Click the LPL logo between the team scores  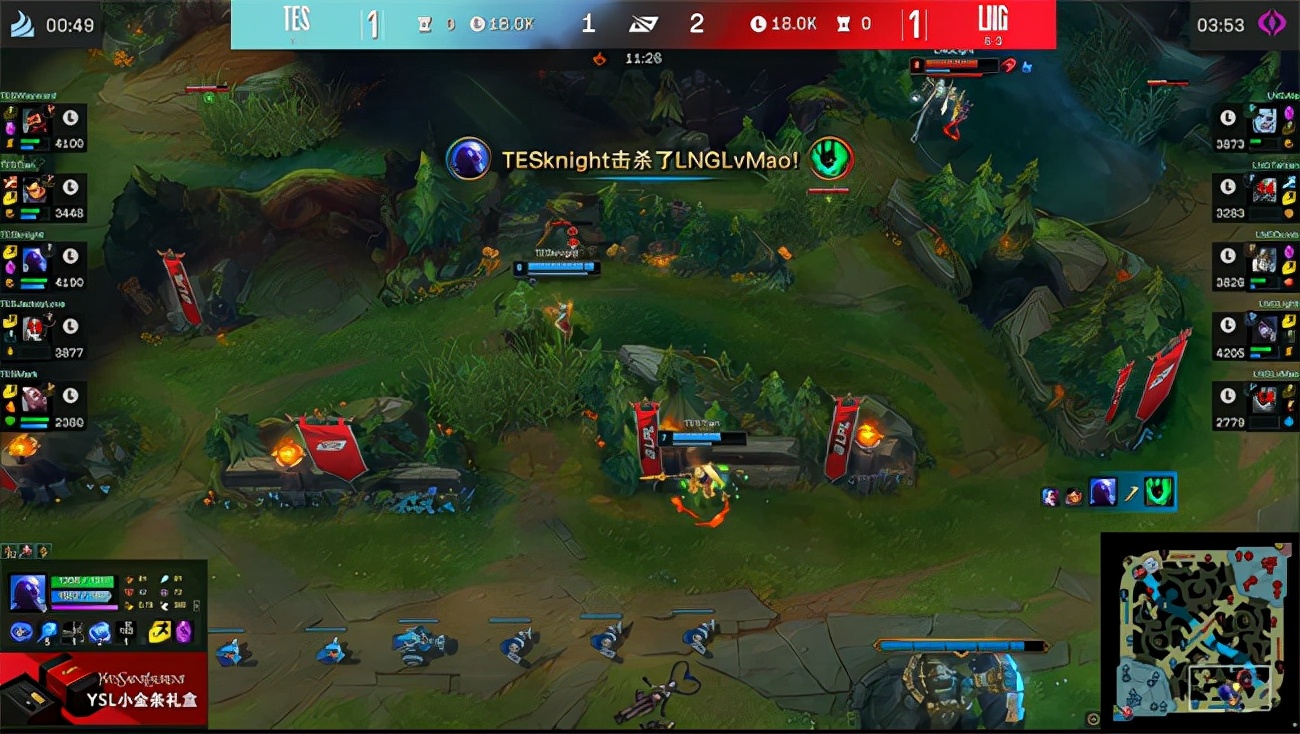click(642, 23)
